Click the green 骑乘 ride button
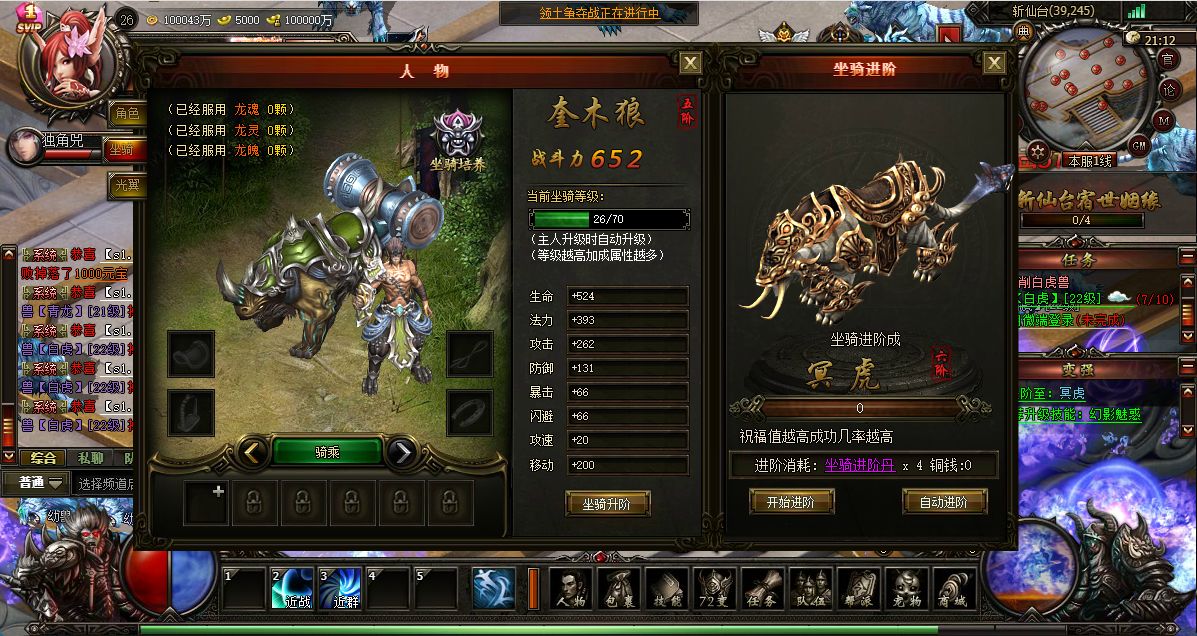The width and height of the screenshot is (1197, 636). pos(327,453)
